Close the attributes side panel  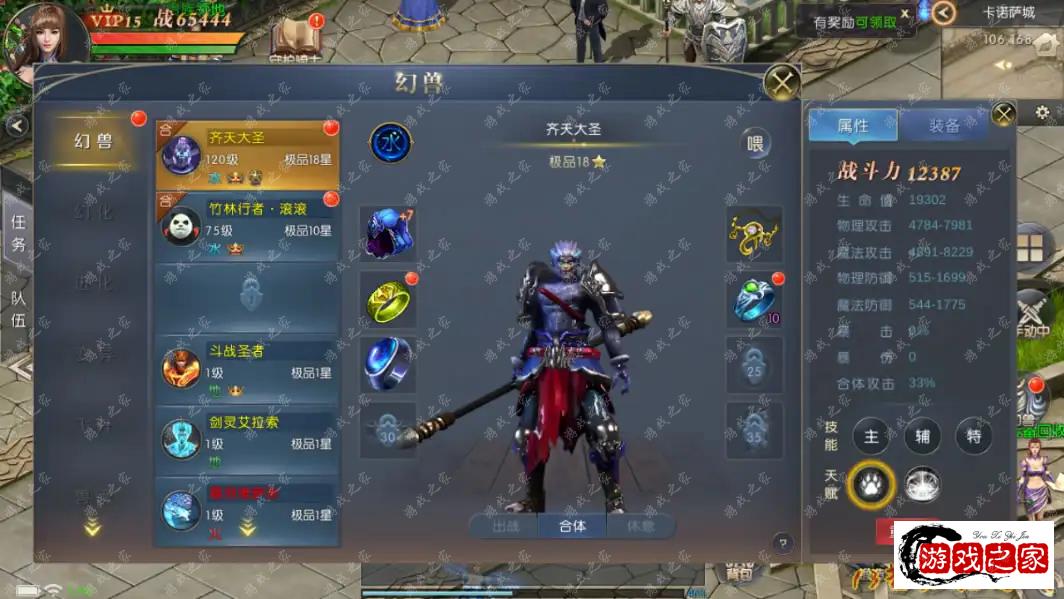pos(1003,113)
